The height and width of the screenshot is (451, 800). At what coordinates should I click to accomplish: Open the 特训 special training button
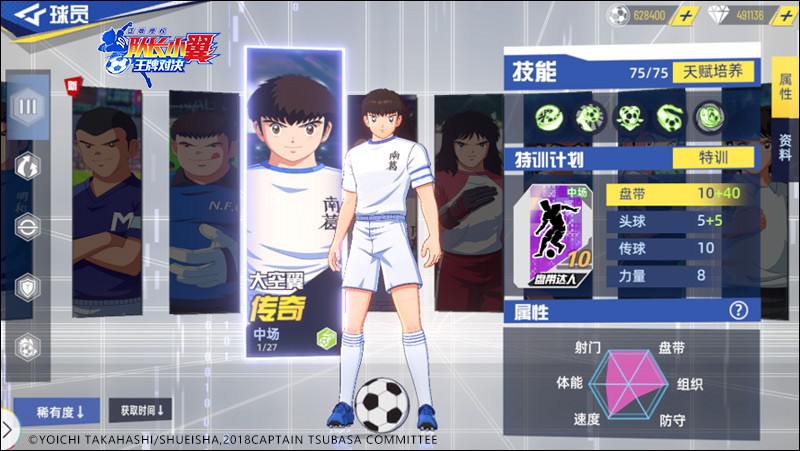point(713,158)
